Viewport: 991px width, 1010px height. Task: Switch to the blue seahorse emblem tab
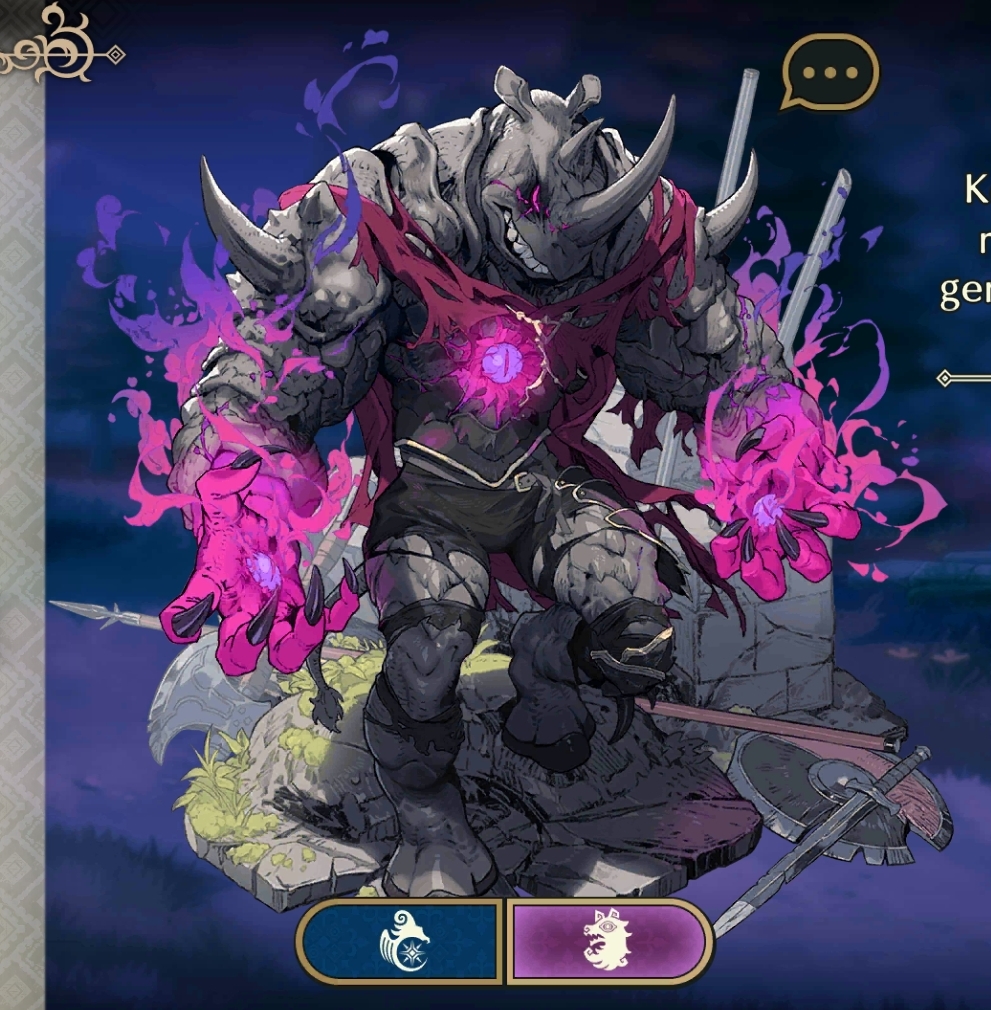coord(401,941)
